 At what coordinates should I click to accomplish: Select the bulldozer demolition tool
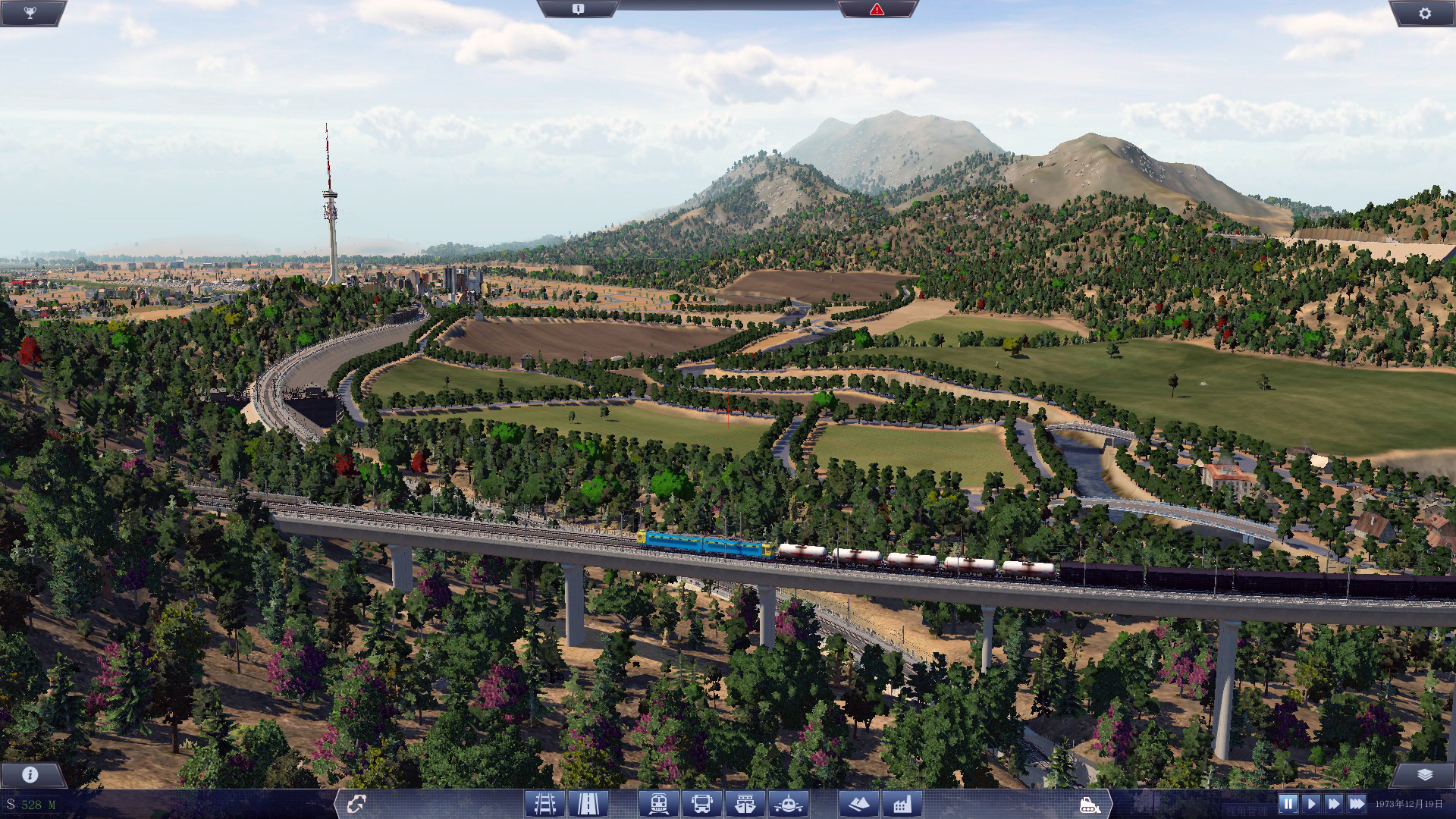[x=1092, y=806]
